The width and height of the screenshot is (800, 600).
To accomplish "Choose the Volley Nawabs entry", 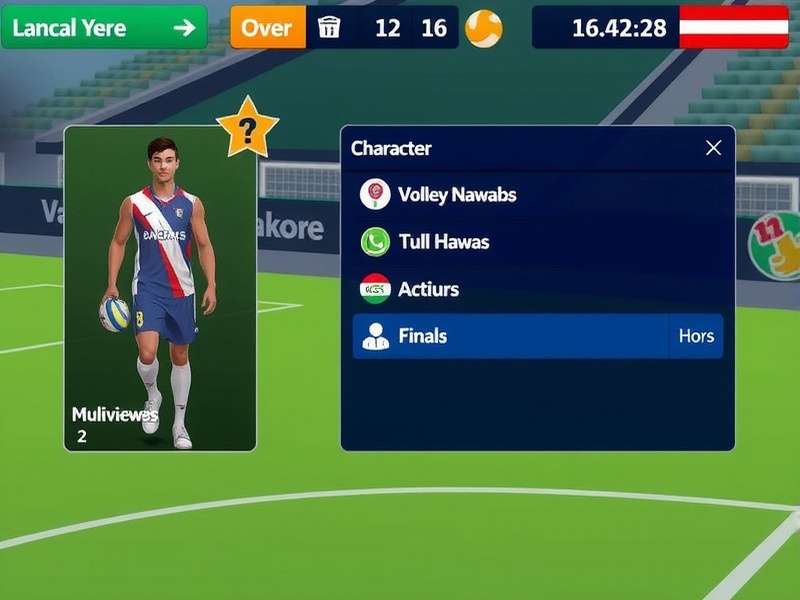I will point(457,194).
